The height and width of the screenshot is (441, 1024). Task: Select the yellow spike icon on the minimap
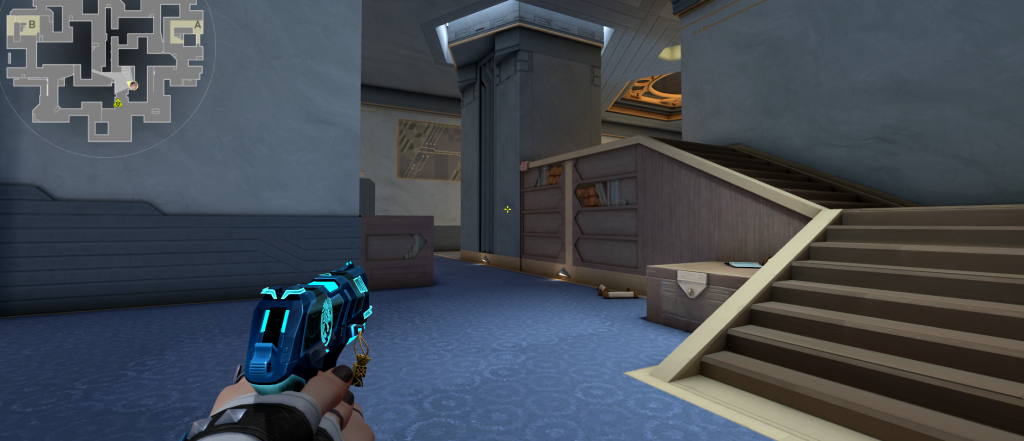click(117, 102)
